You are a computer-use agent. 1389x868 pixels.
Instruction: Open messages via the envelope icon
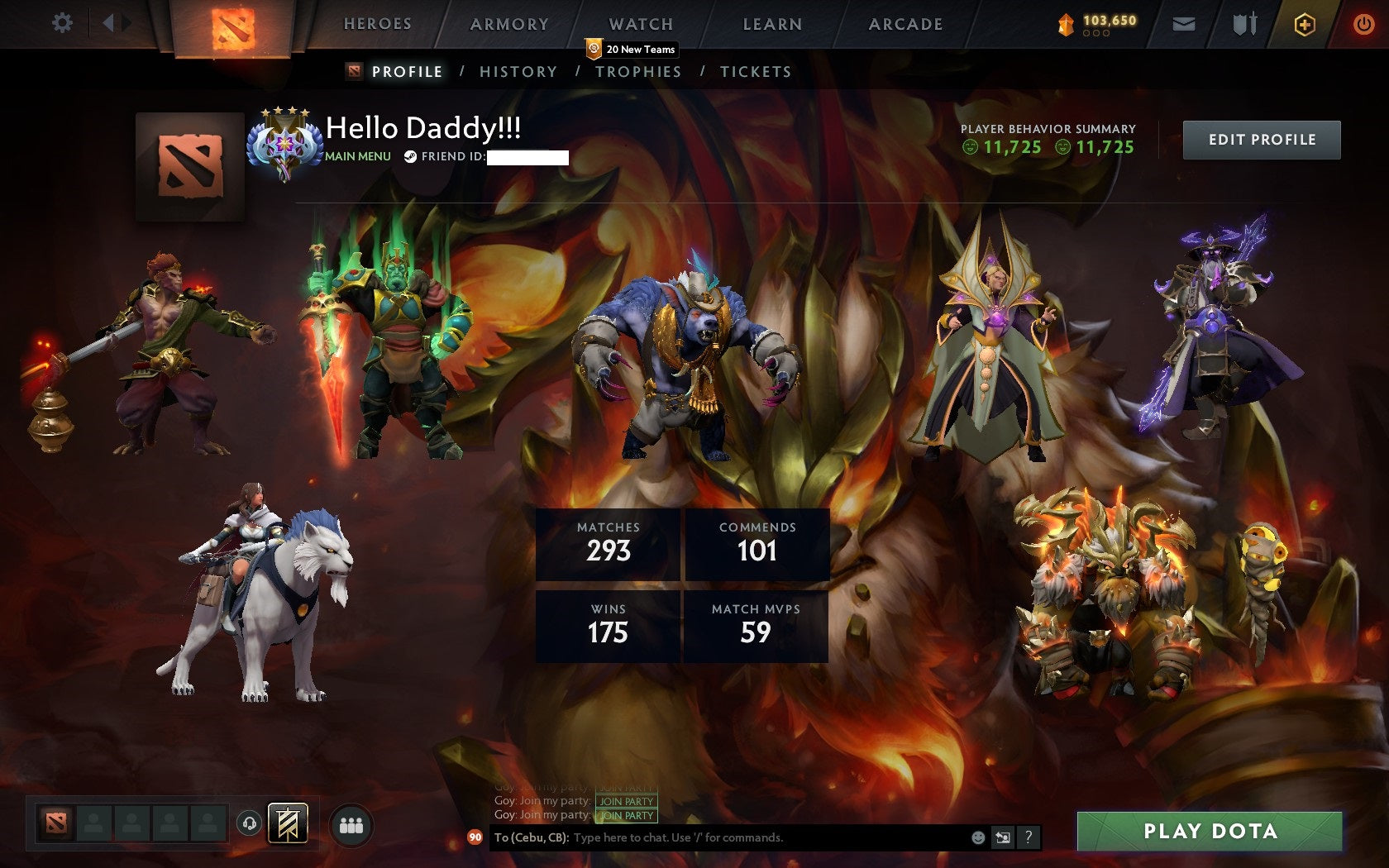click(1186, 23)
